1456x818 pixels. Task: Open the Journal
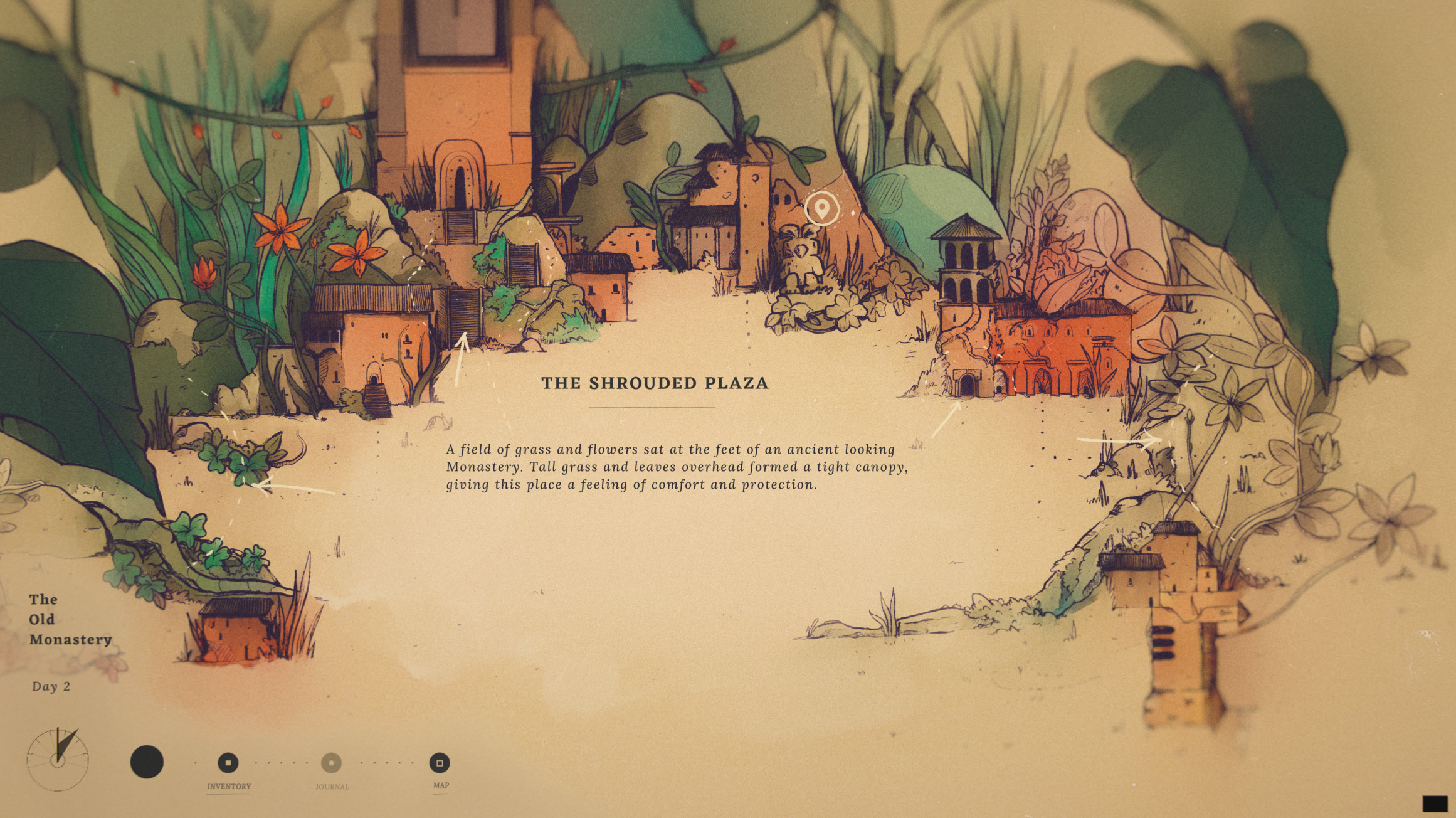tap(331, 763)
